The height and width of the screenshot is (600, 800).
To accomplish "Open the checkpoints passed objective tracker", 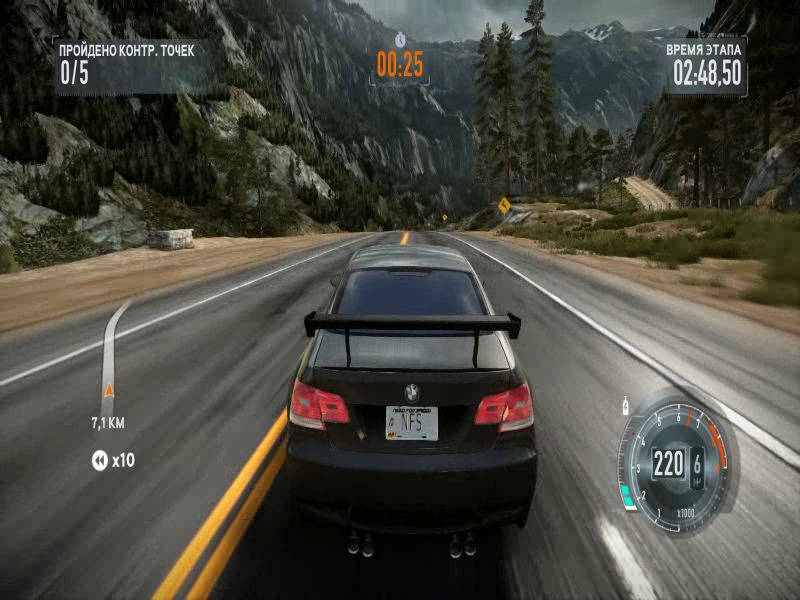I will click(125, 62).
